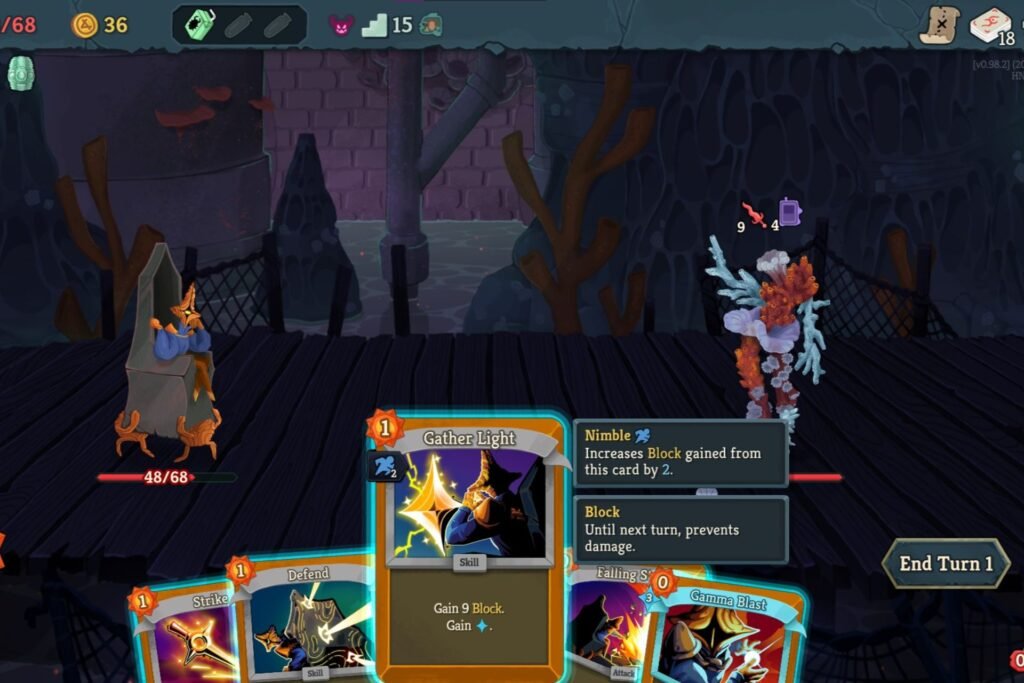View the deck of 18 cards
This screenshot has height=683, width=1024.
[991, 25]
